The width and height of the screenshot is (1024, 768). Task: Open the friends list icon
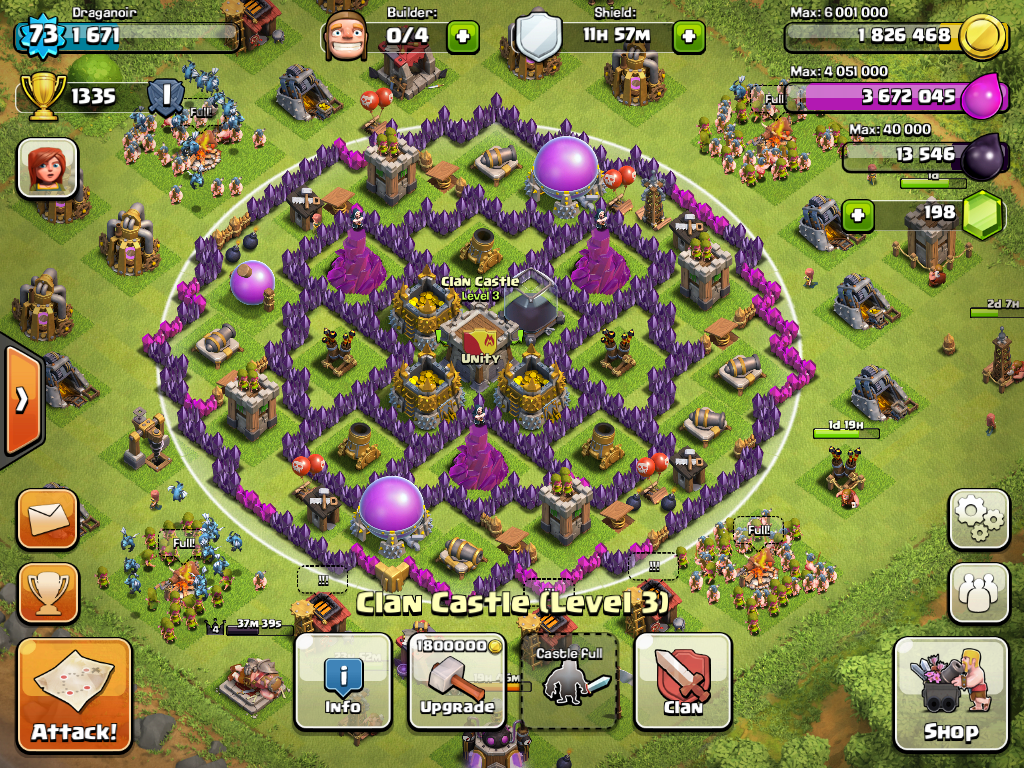pyautogui.click(x=978, y=593)
